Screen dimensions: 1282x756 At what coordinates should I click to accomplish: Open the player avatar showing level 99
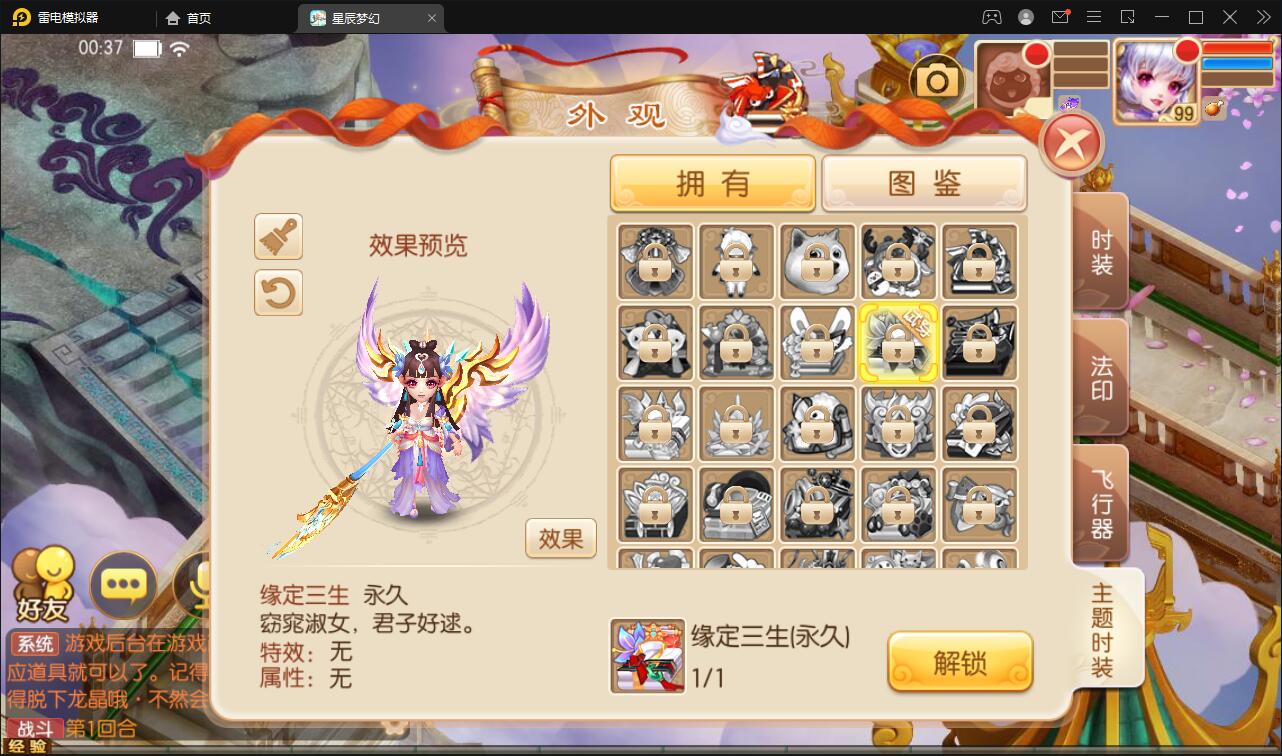(1155, 80)
